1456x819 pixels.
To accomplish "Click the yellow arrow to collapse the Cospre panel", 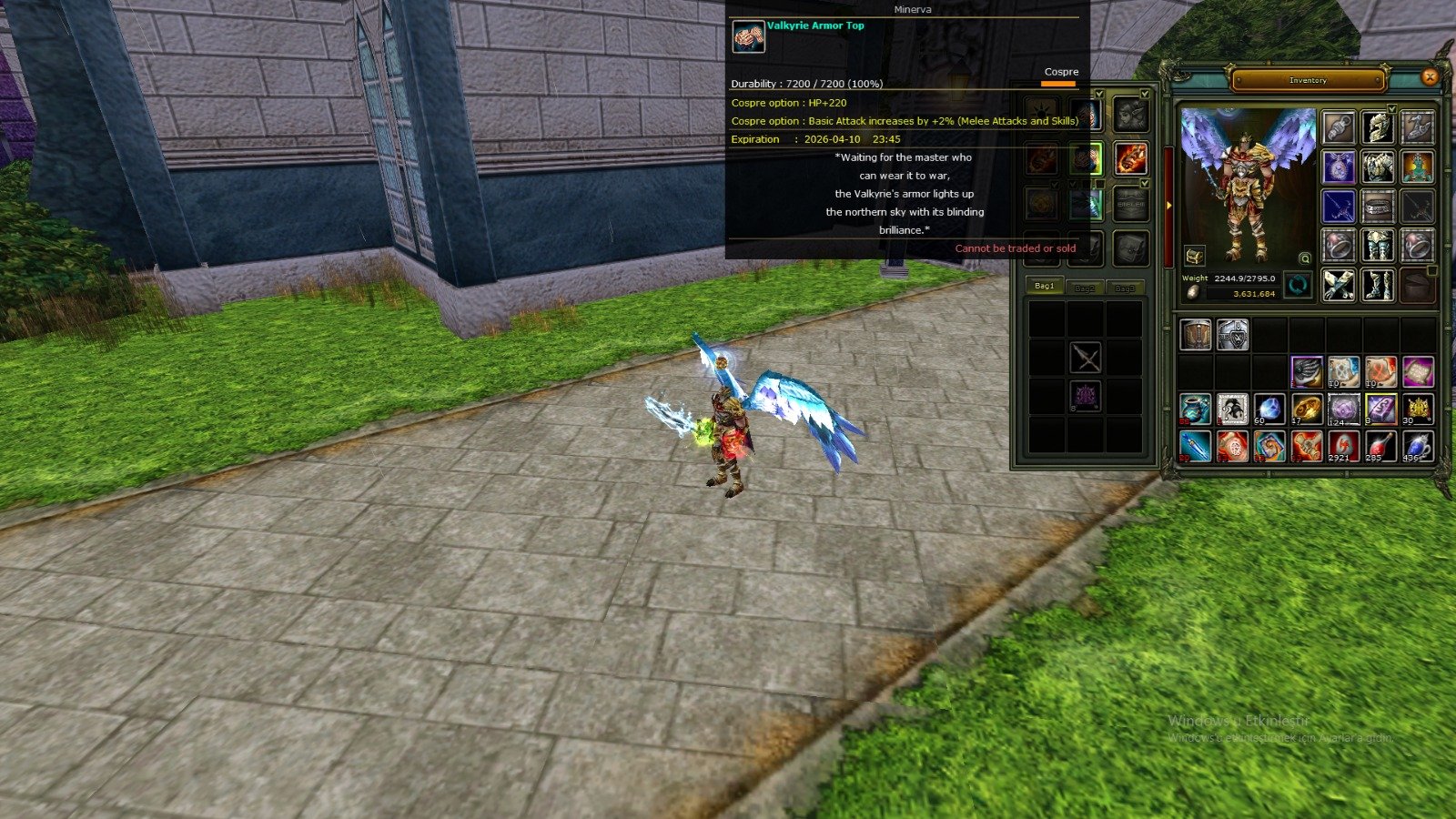I will tap(1168, 206).
